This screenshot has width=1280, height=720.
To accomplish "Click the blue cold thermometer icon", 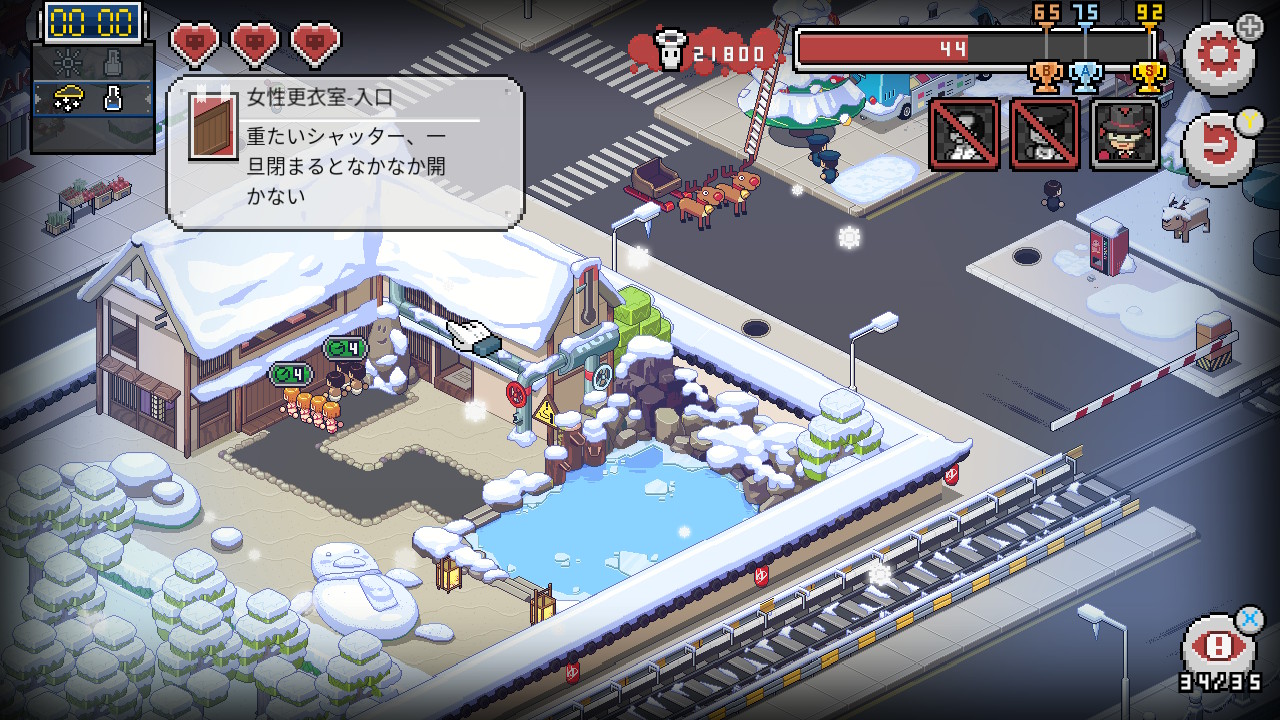I will (x=114, y=98).
